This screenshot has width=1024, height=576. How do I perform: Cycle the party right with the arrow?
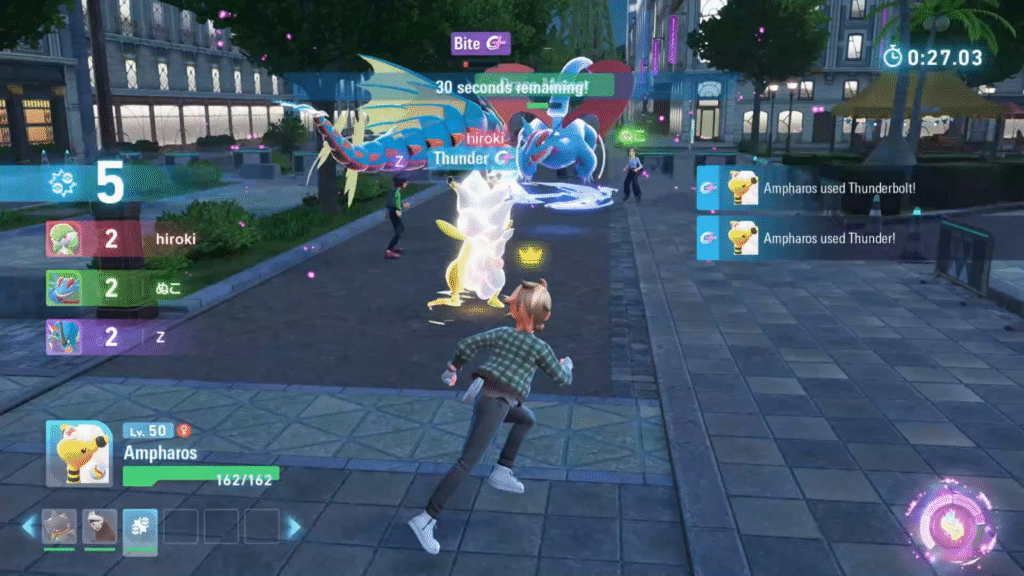coord(293,526)
